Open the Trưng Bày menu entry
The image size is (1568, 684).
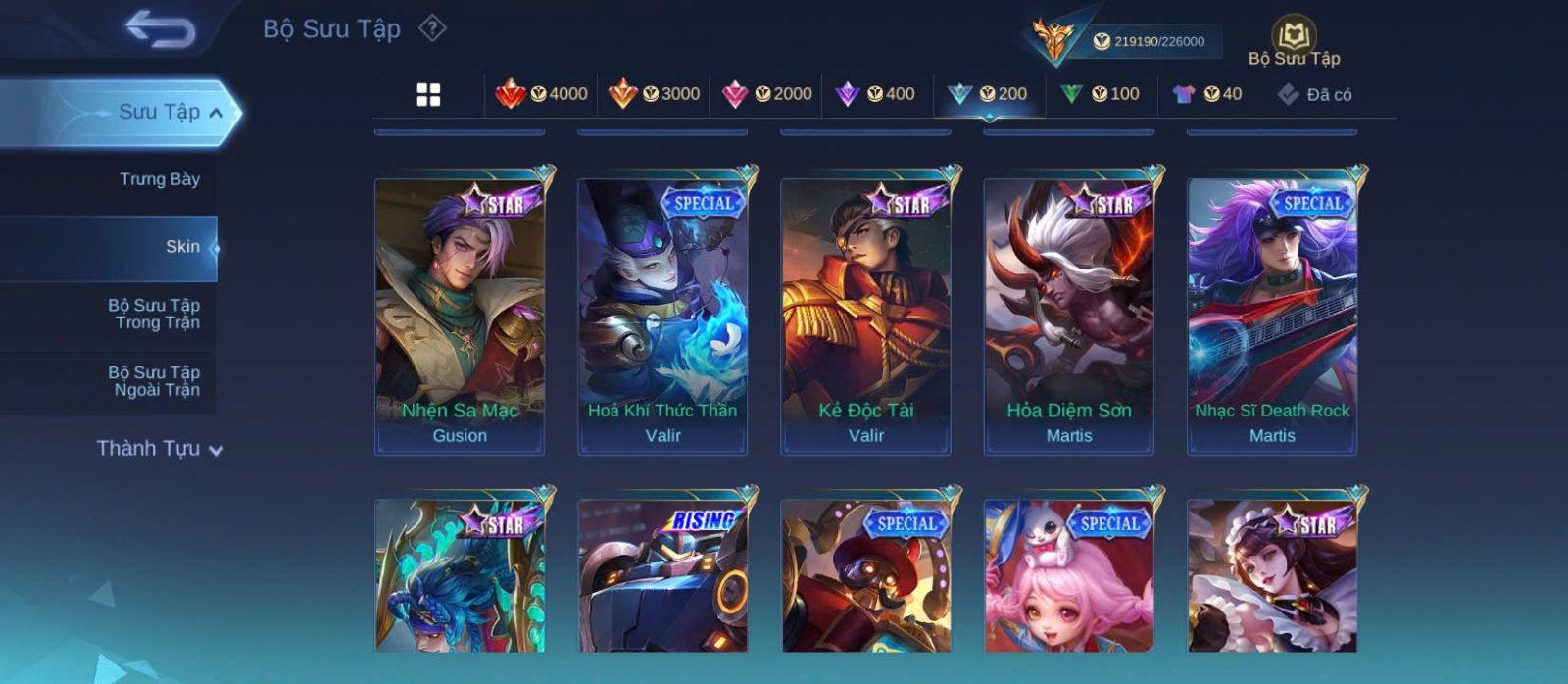point(159,179)
